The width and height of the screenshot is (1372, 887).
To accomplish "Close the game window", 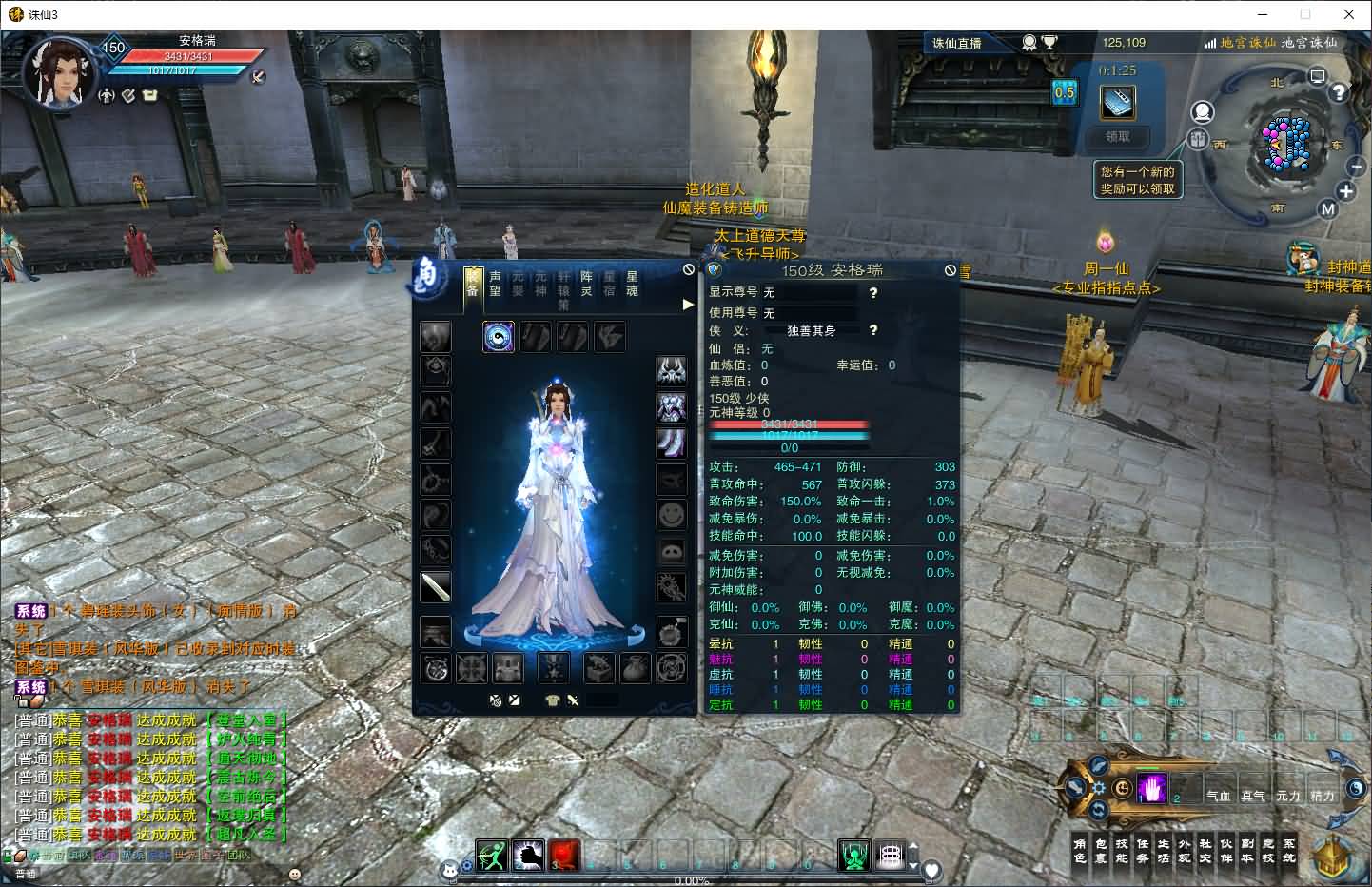I will pyautogui.click(x=1349, y=14).
